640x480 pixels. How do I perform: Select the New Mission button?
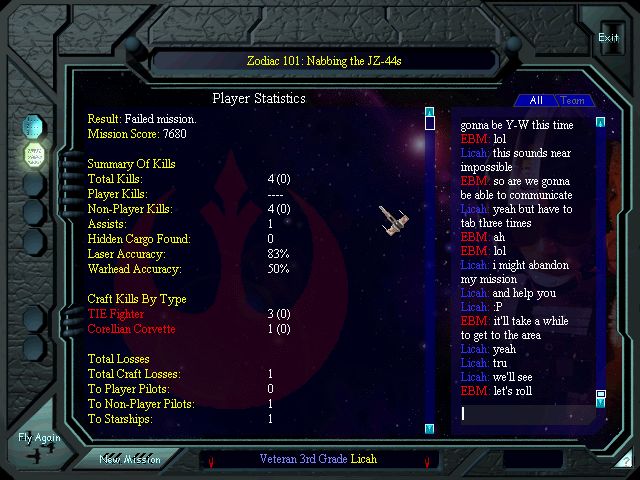(x=129, y=459)
